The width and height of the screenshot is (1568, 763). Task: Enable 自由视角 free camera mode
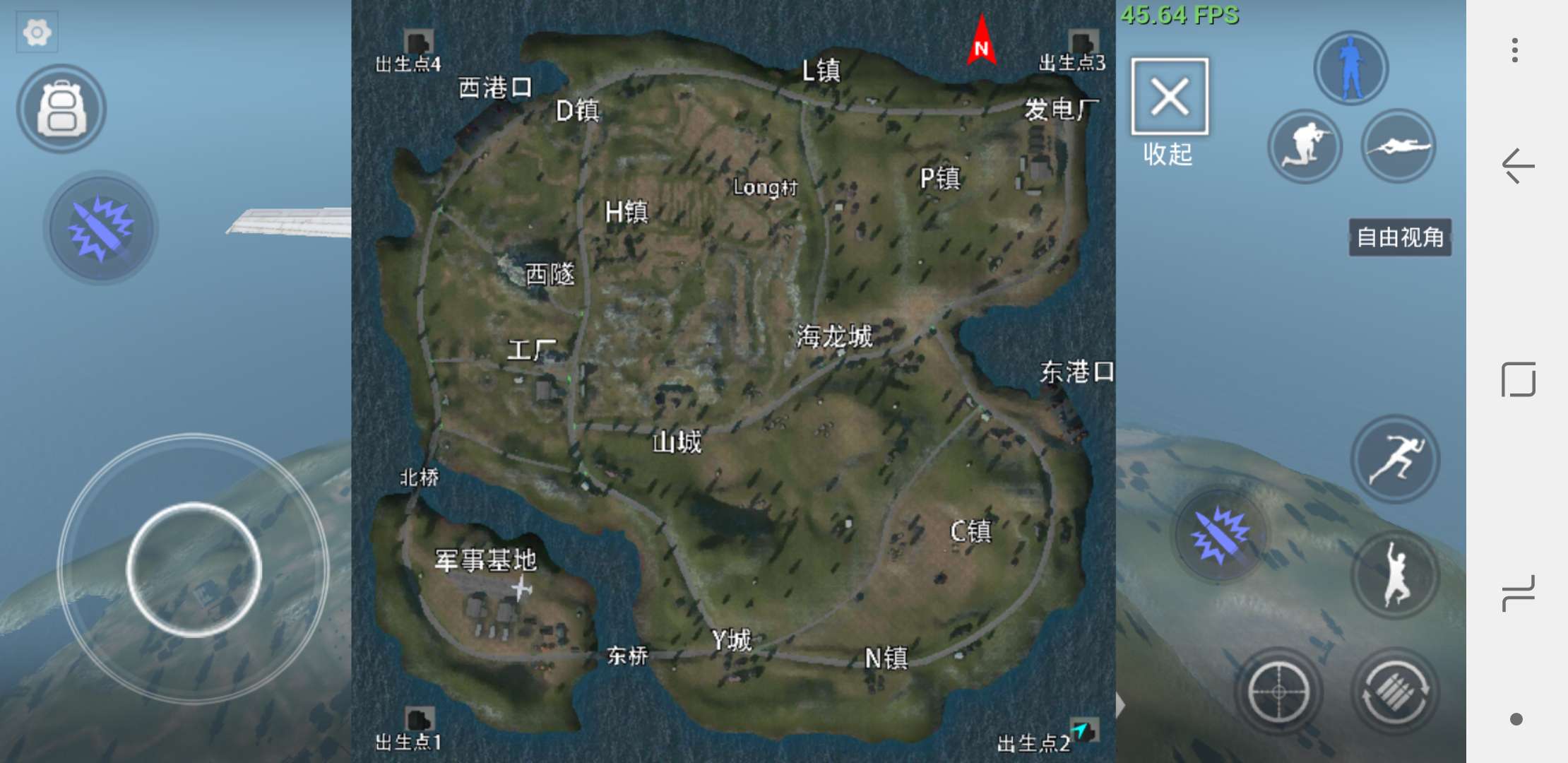[1399, 238]
